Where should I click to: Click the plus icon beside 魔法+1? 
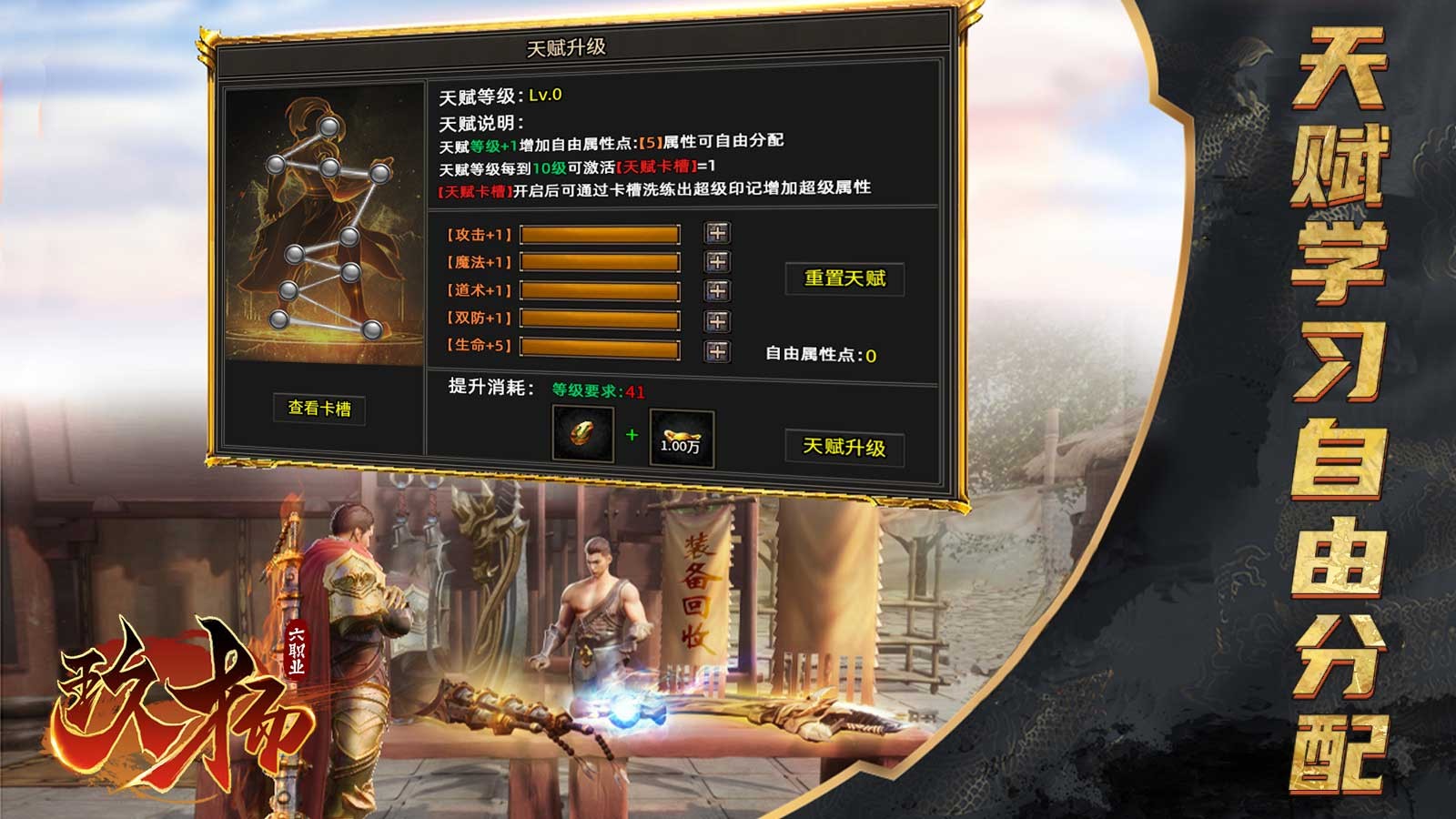pyautogui.click(x=718, y=262)
